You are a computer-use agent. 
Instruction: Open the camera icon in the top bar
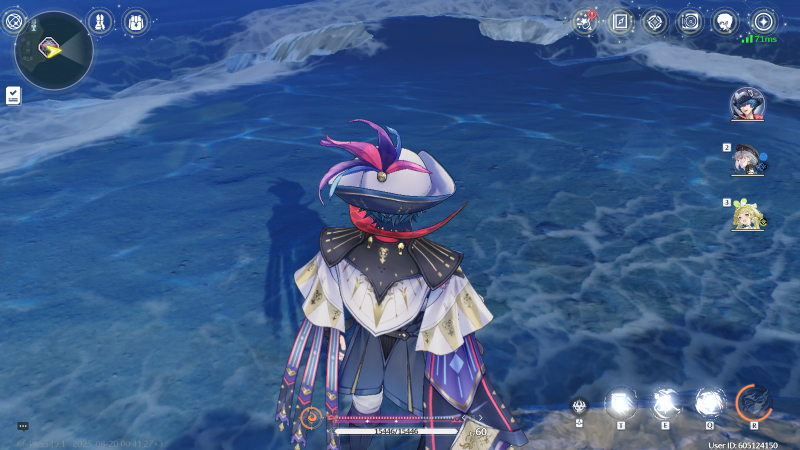690,21
